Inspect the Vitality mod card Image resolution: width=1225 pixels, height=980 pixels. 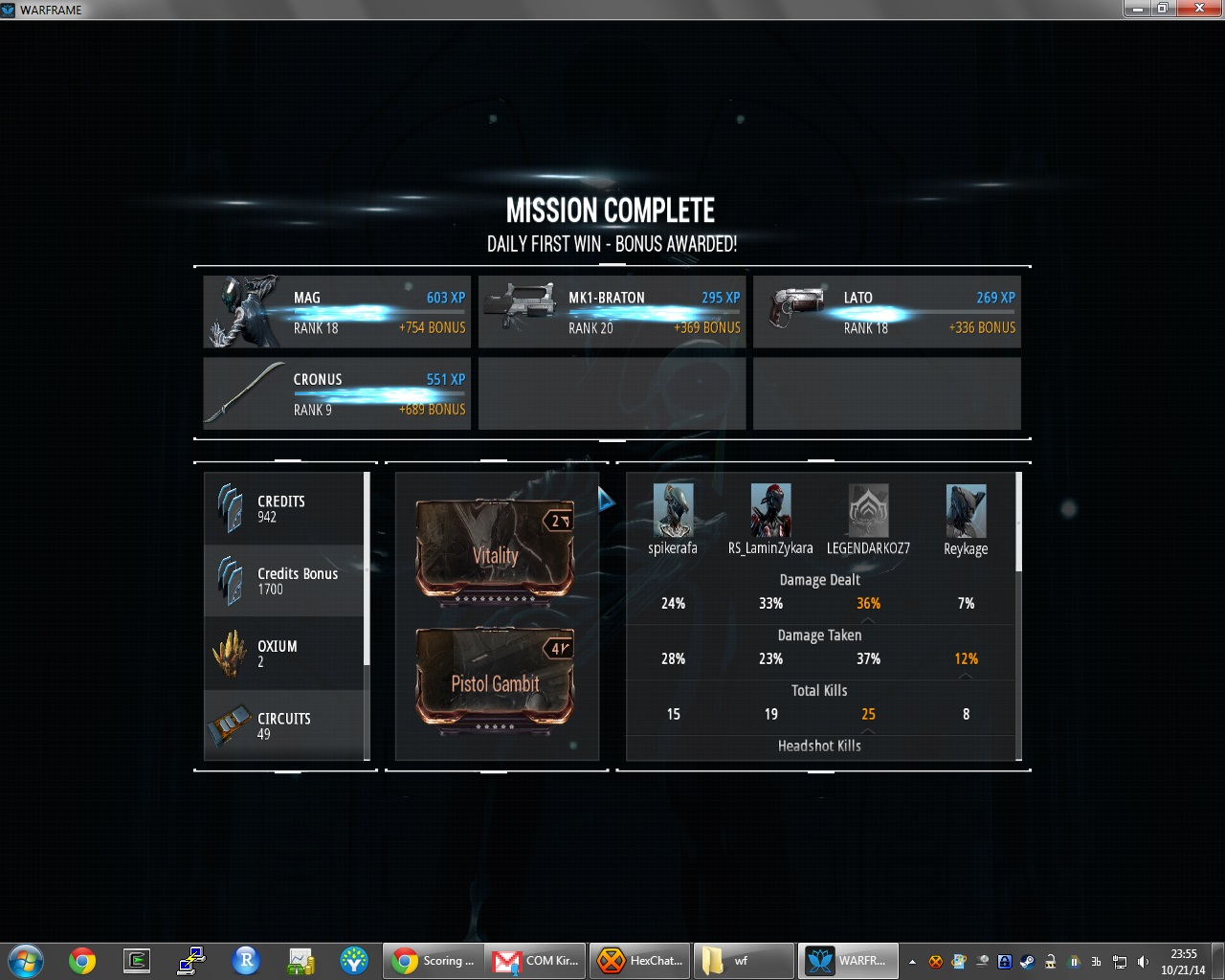click(495, 550)
